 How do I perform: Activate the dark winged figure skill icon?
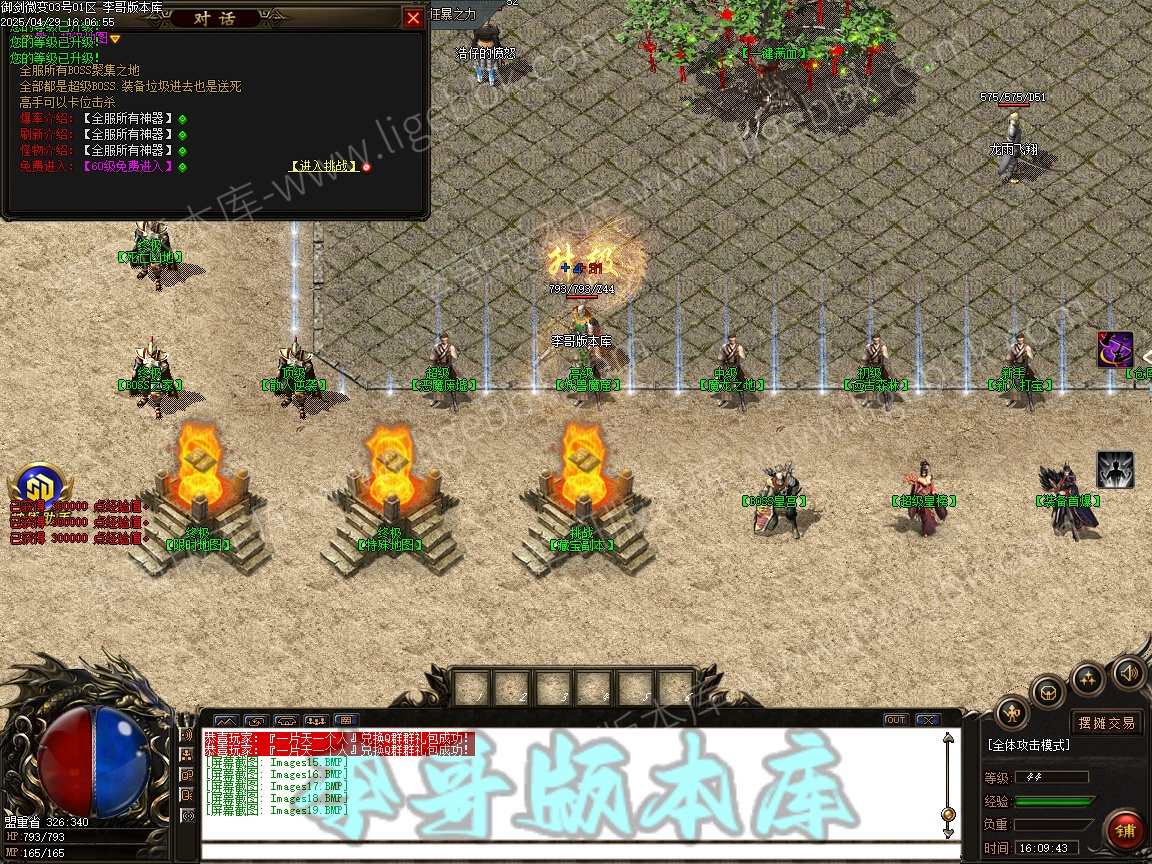1115,470
